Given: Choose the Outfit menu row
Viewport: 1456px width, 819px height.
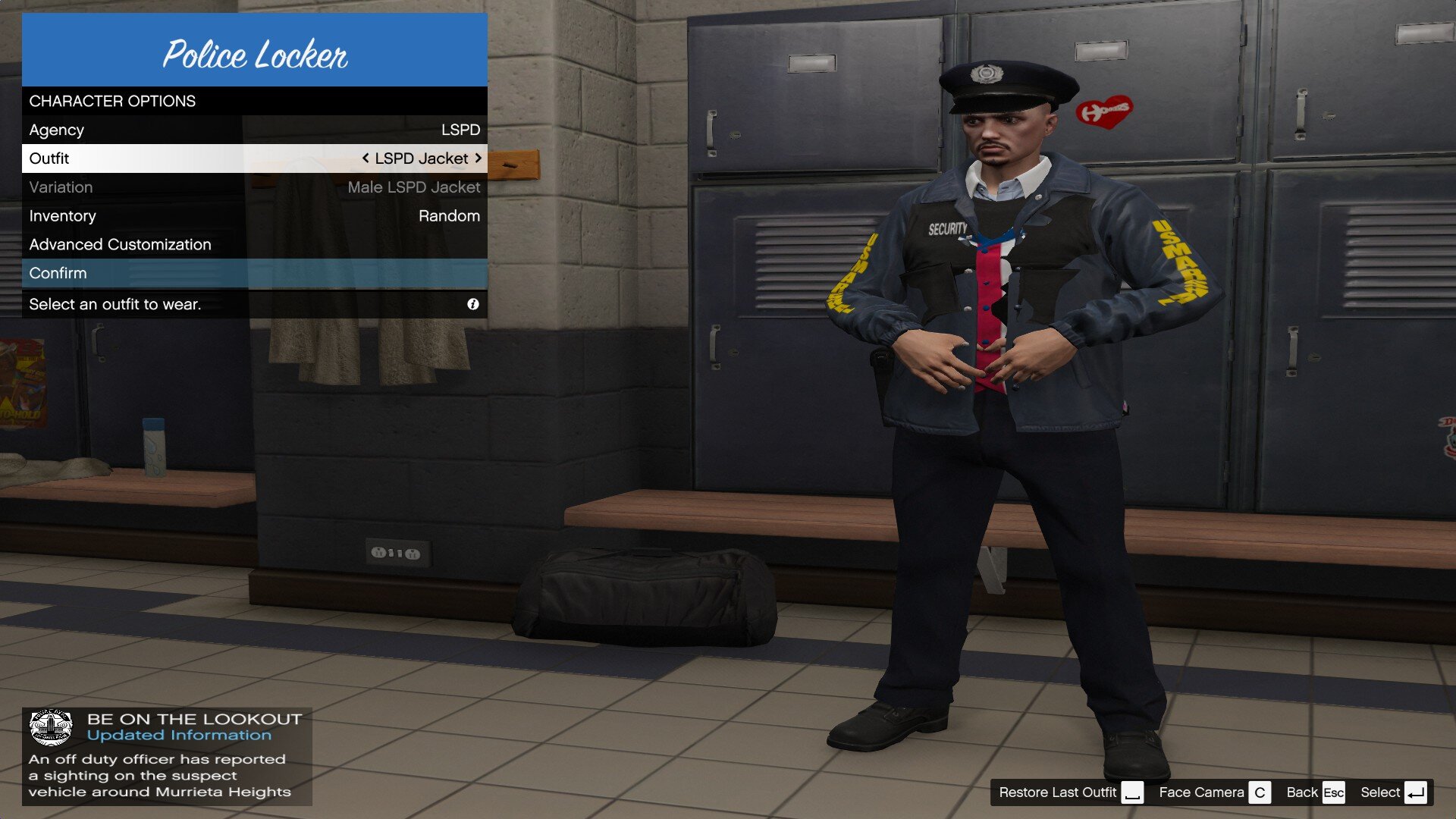Looking at the screenshot, I should pos(254,158).
